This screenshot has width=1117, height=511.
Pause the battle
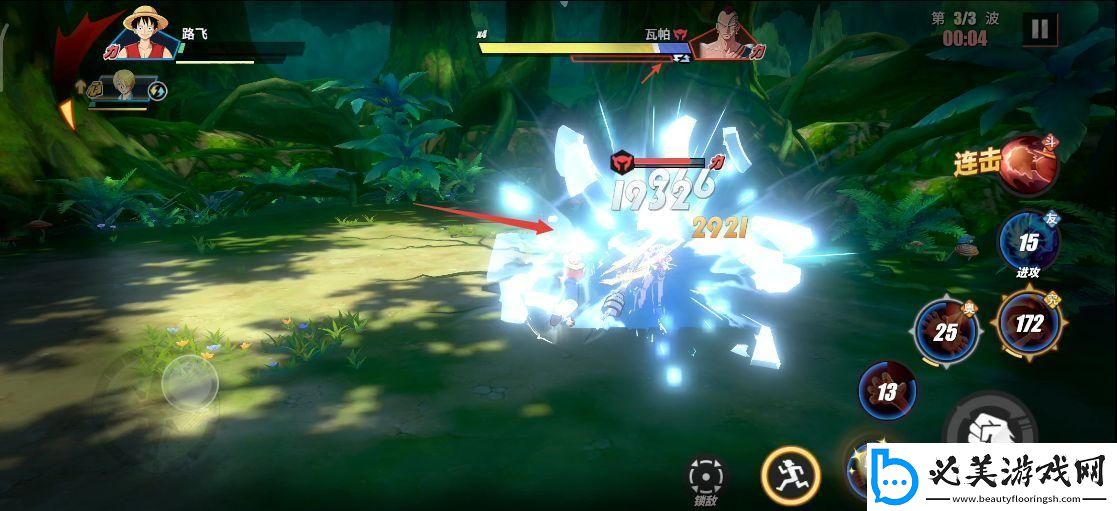(x=1039, y=29)
